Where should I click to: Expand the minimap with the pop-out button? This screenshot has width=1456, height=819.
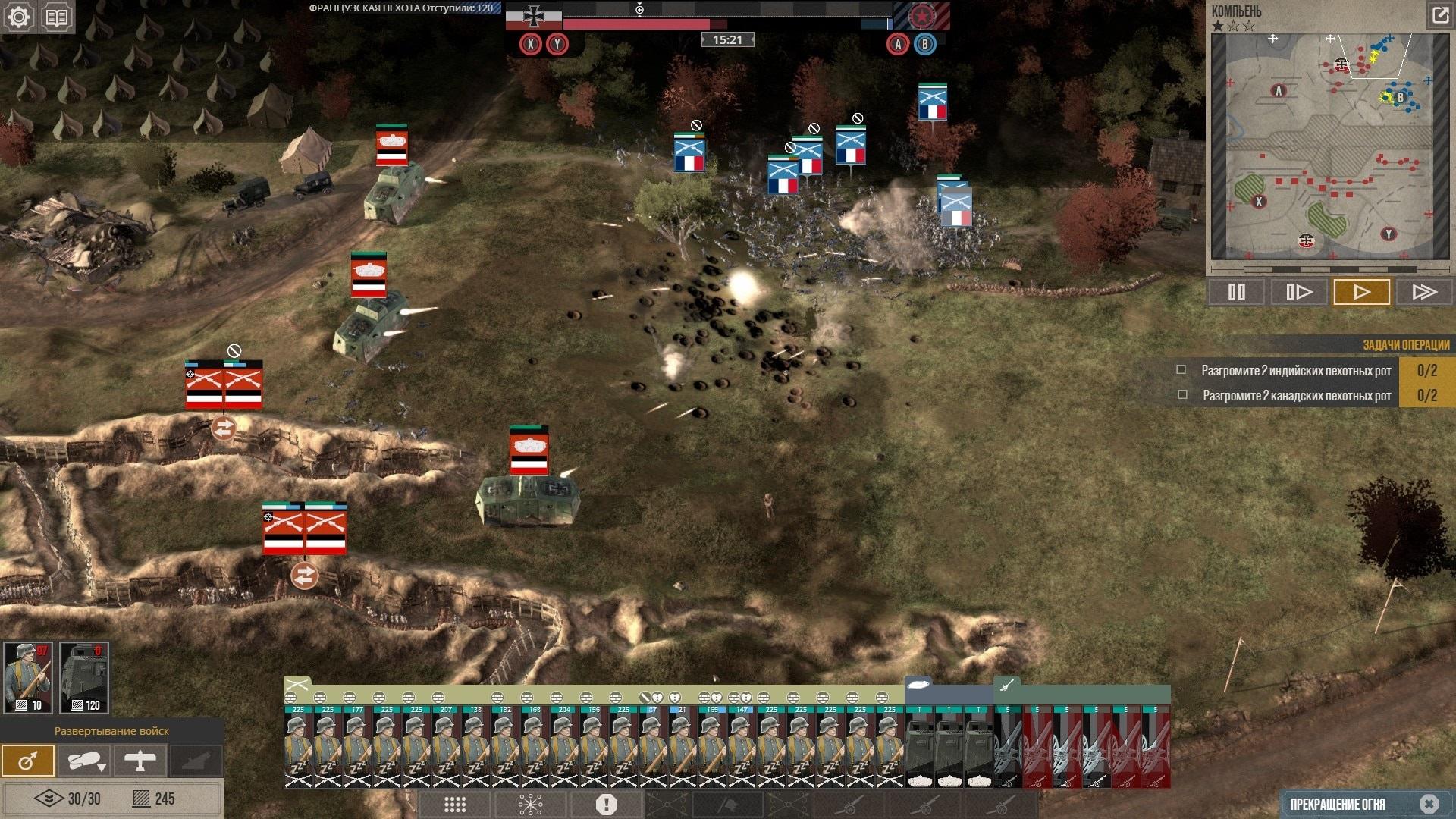coord(1439,14)
